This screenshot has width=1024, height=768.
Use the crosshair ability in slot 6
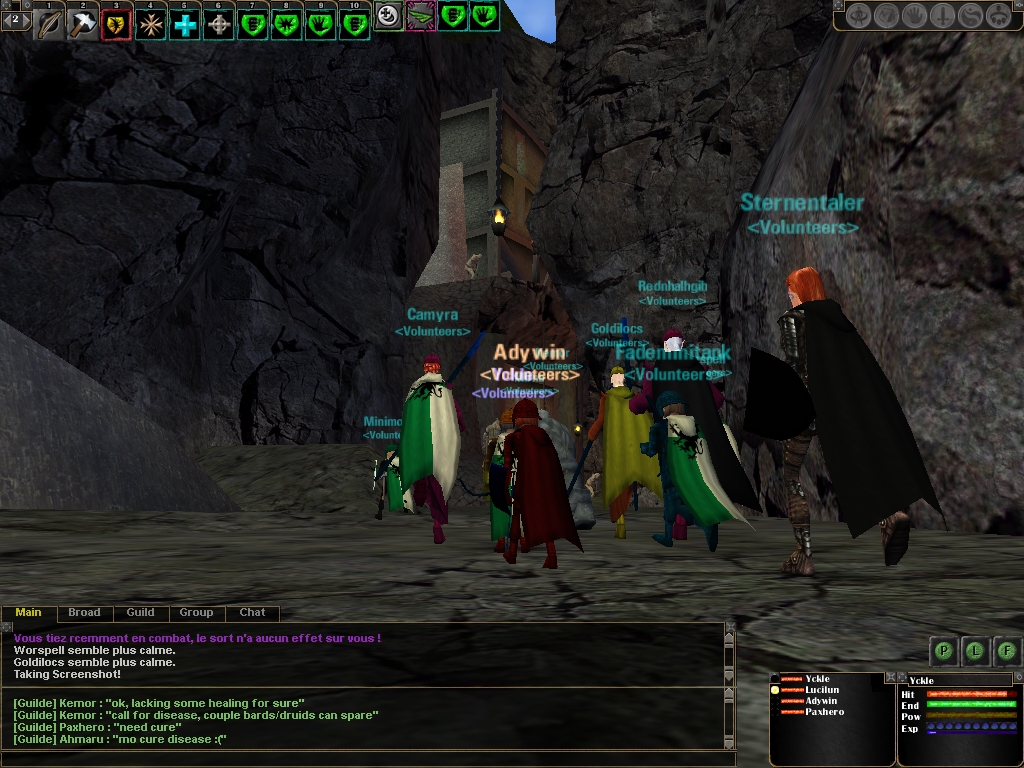(219, 24)
